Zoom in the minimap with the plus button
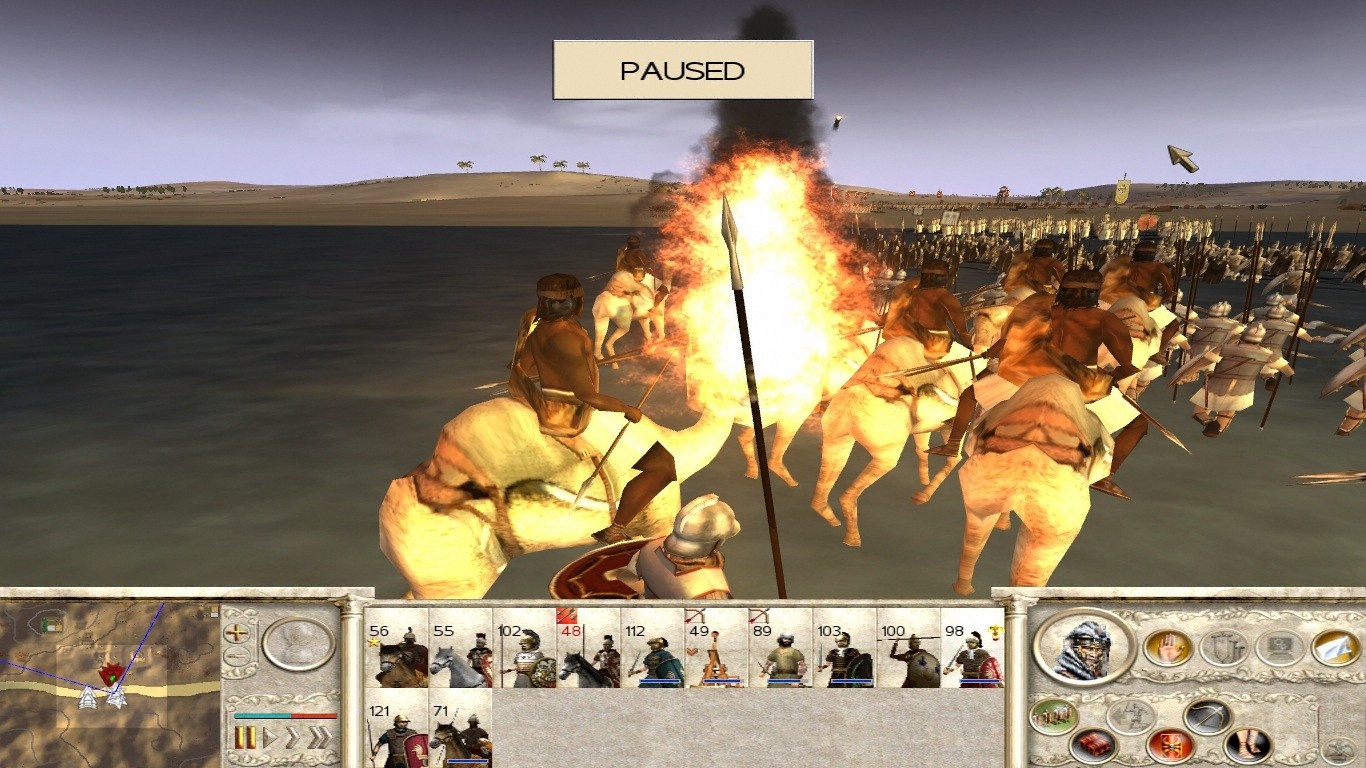Viewport: 1366px width, 768px height. click(x=237, y=633)
